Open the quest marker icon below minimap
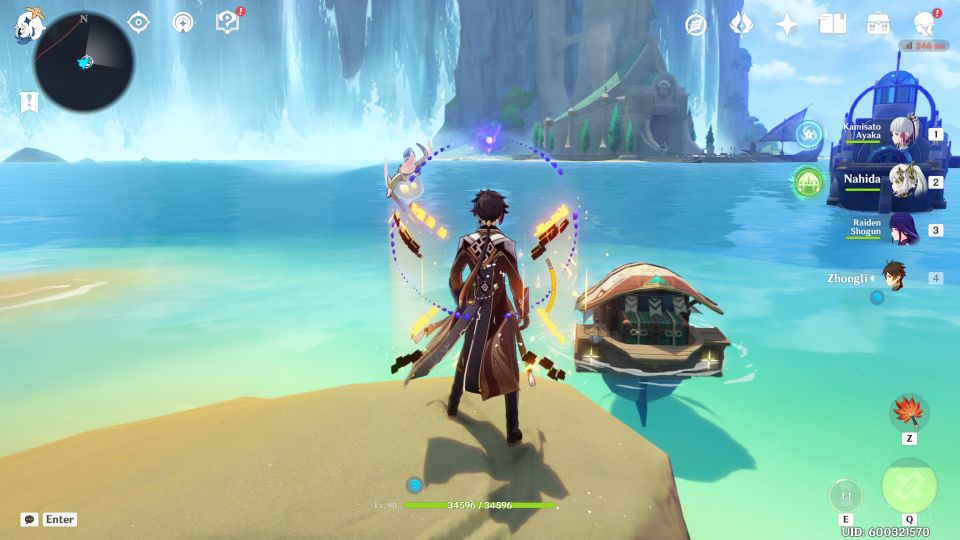960x540 pixels. pyautogui.click(x=29, y=102)
